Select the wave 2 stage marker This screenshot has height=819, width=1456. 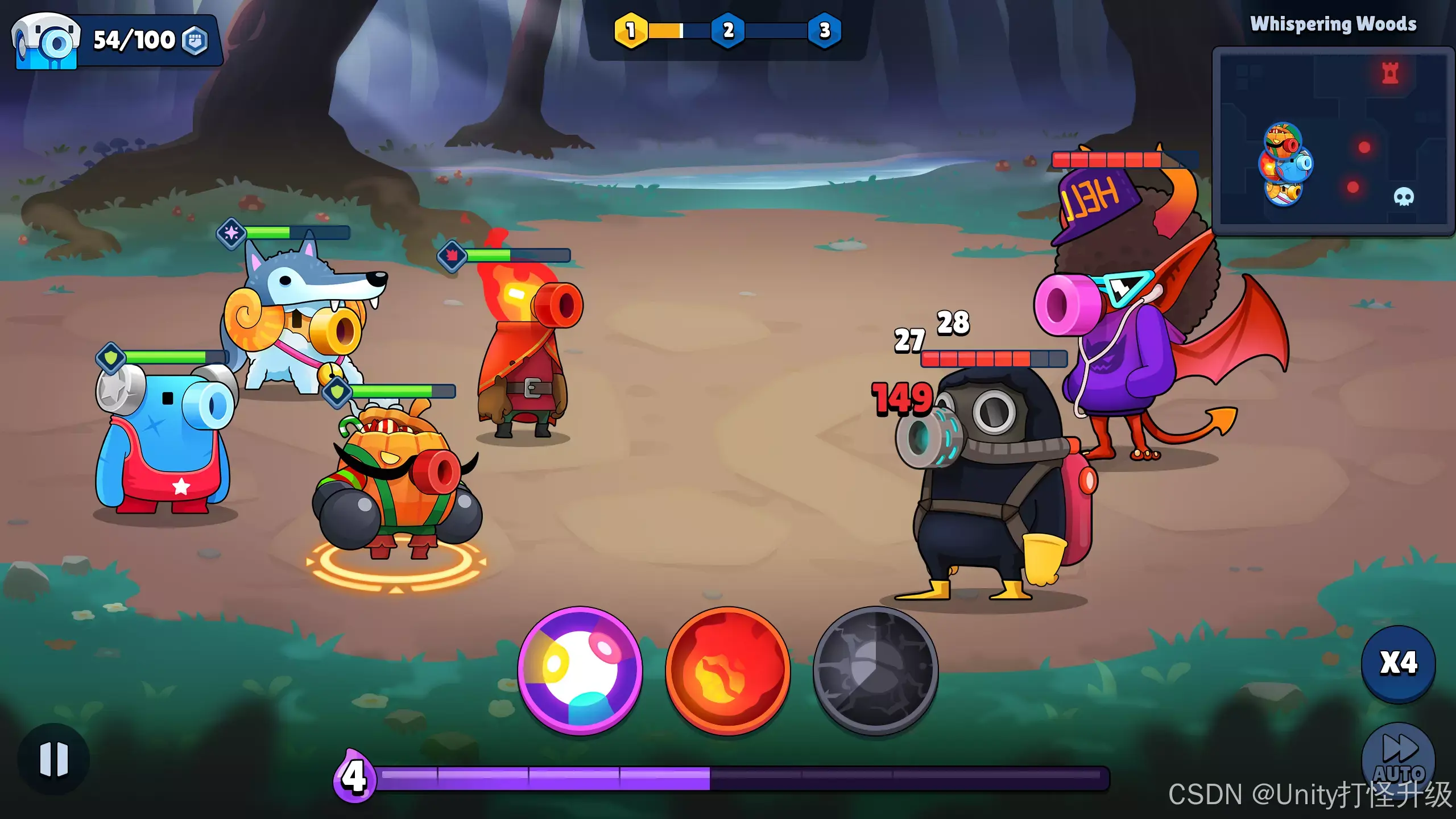tap(728, 30)
